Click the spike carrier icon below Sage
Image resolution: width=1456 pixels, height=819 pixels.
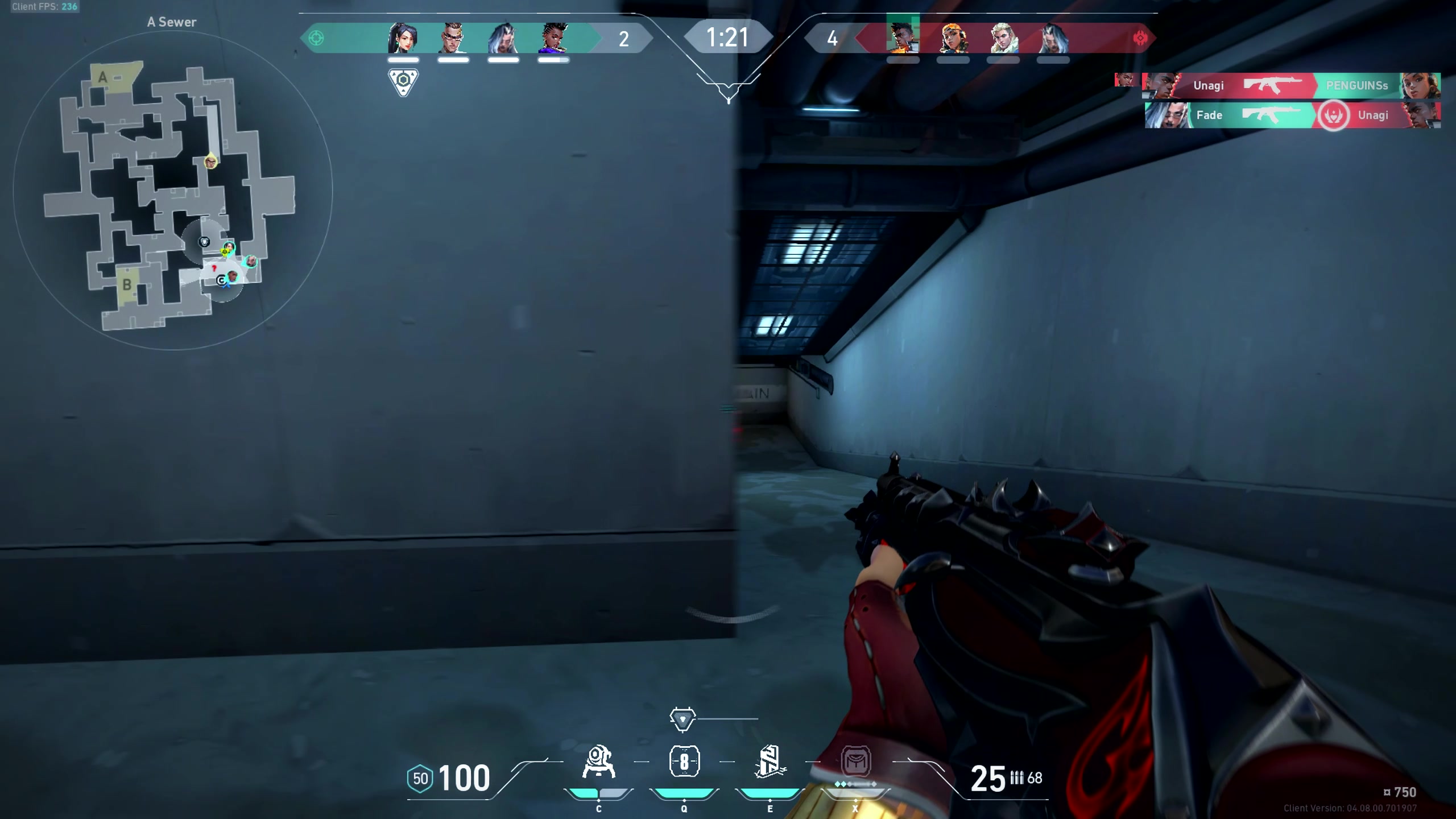tap(403, 82)
